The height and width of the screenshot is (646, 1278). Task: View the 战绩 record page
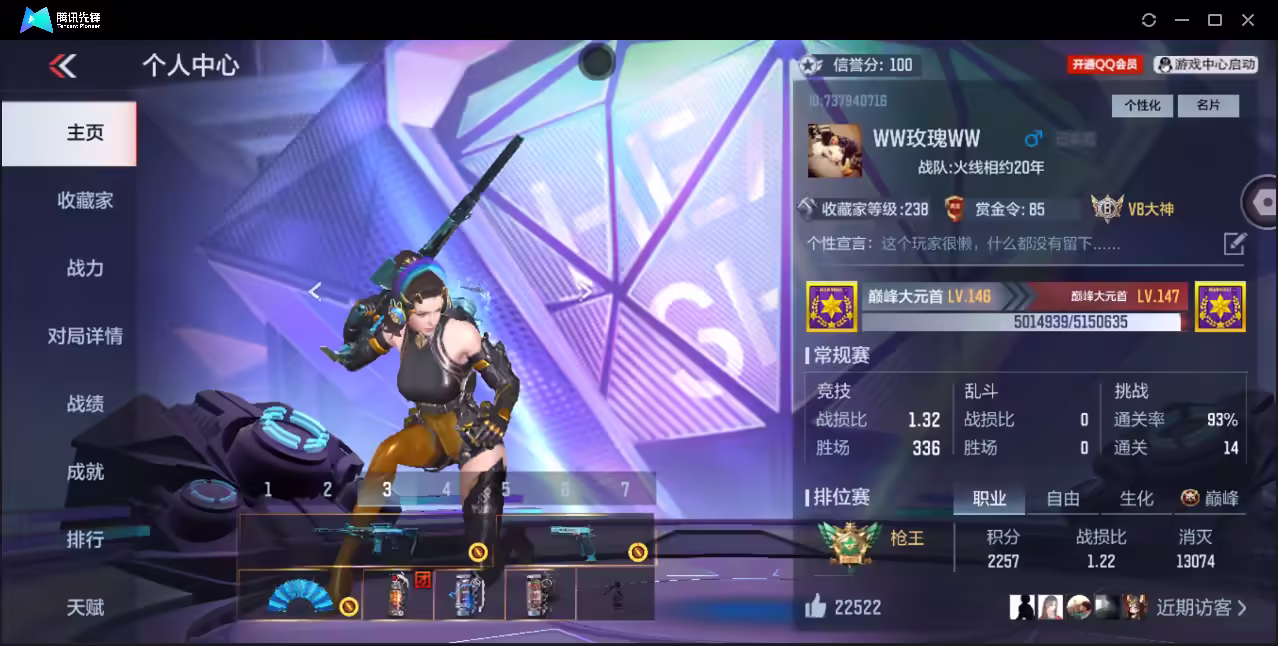(85, 404)
